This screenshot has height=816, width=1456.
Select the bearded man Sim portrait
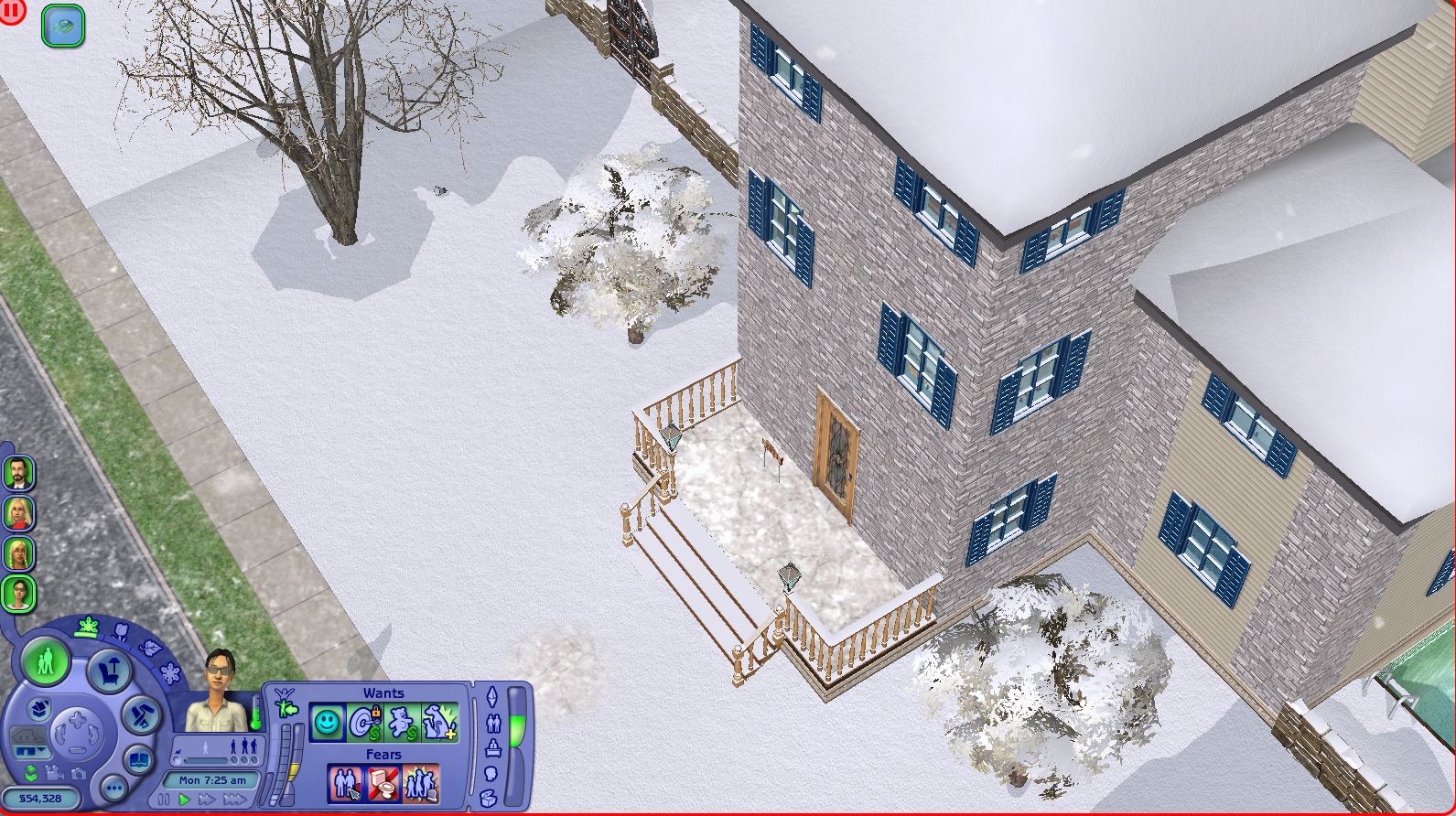point(18,473)
